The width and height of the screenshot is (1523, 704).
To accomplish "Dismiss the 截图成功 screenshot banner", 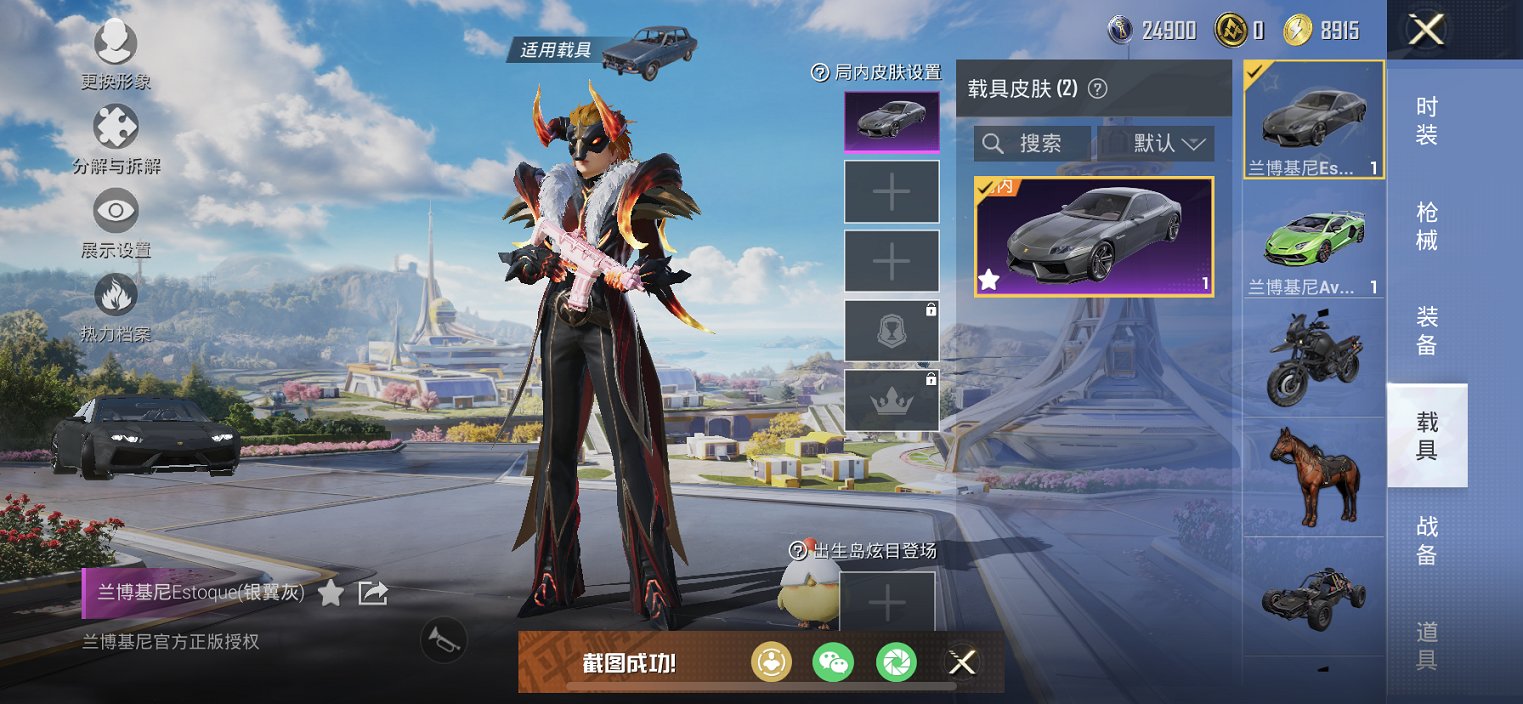I will click(x=962, y=661).
